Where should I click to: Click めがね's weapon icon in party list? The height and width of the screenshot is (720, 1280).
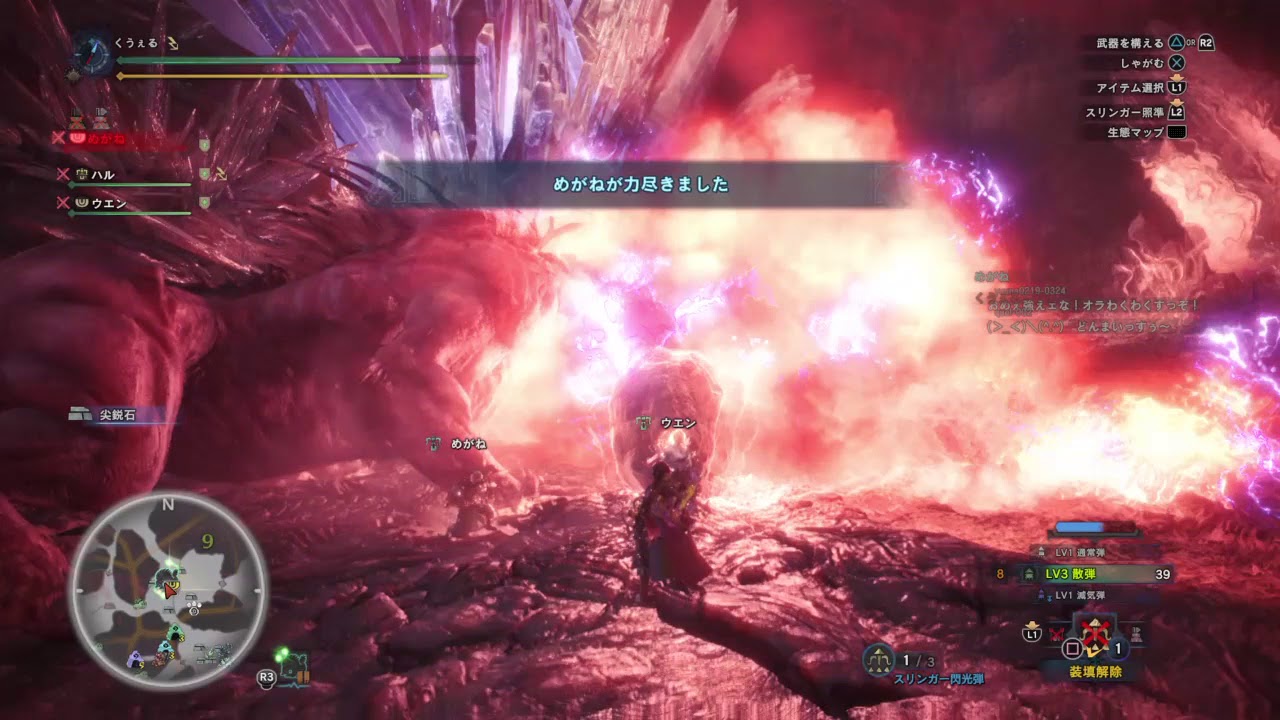pyautogui.click(x=78, y=138)
